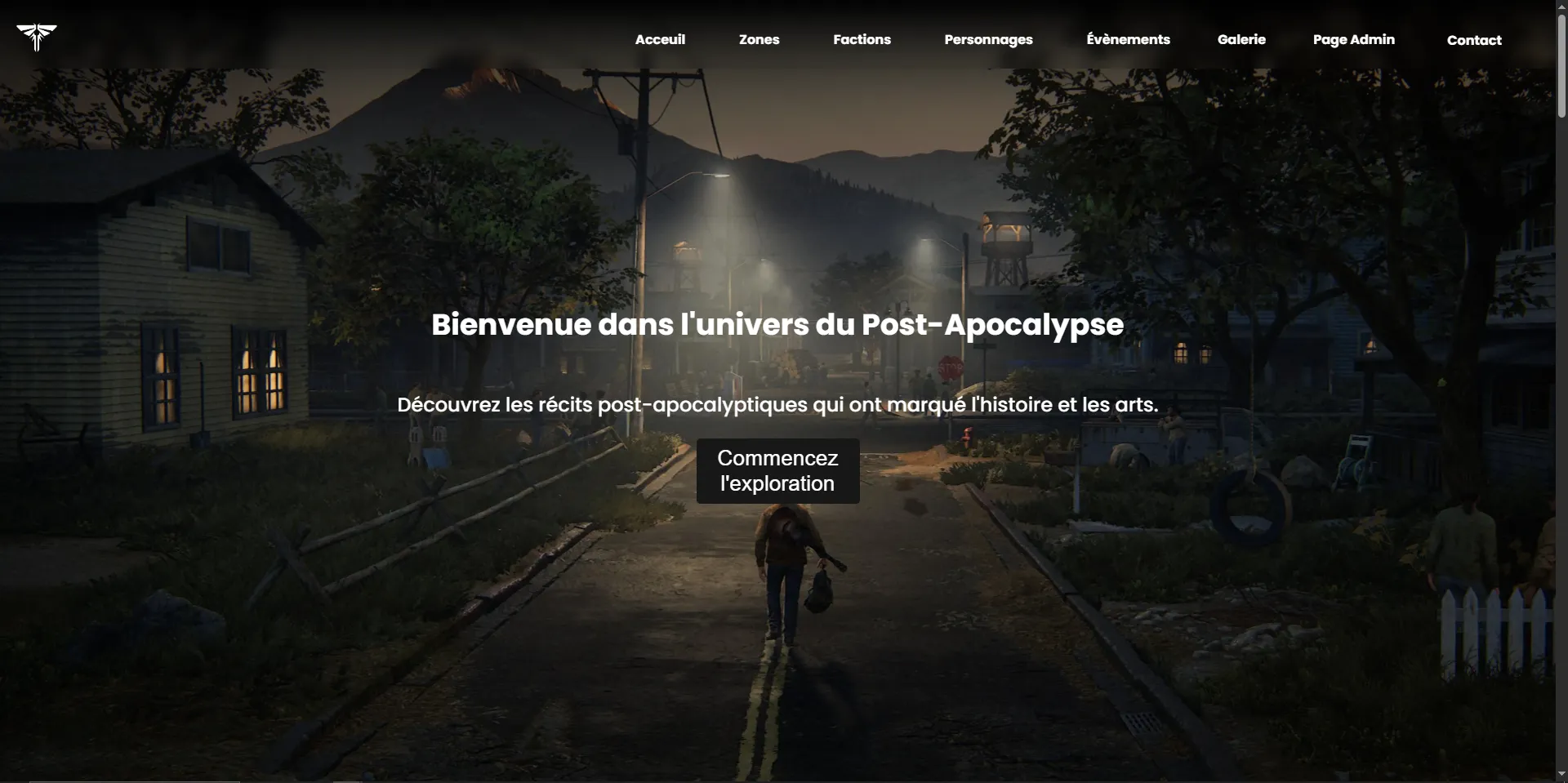Navigate to the Zones section

tap(759, 39)
